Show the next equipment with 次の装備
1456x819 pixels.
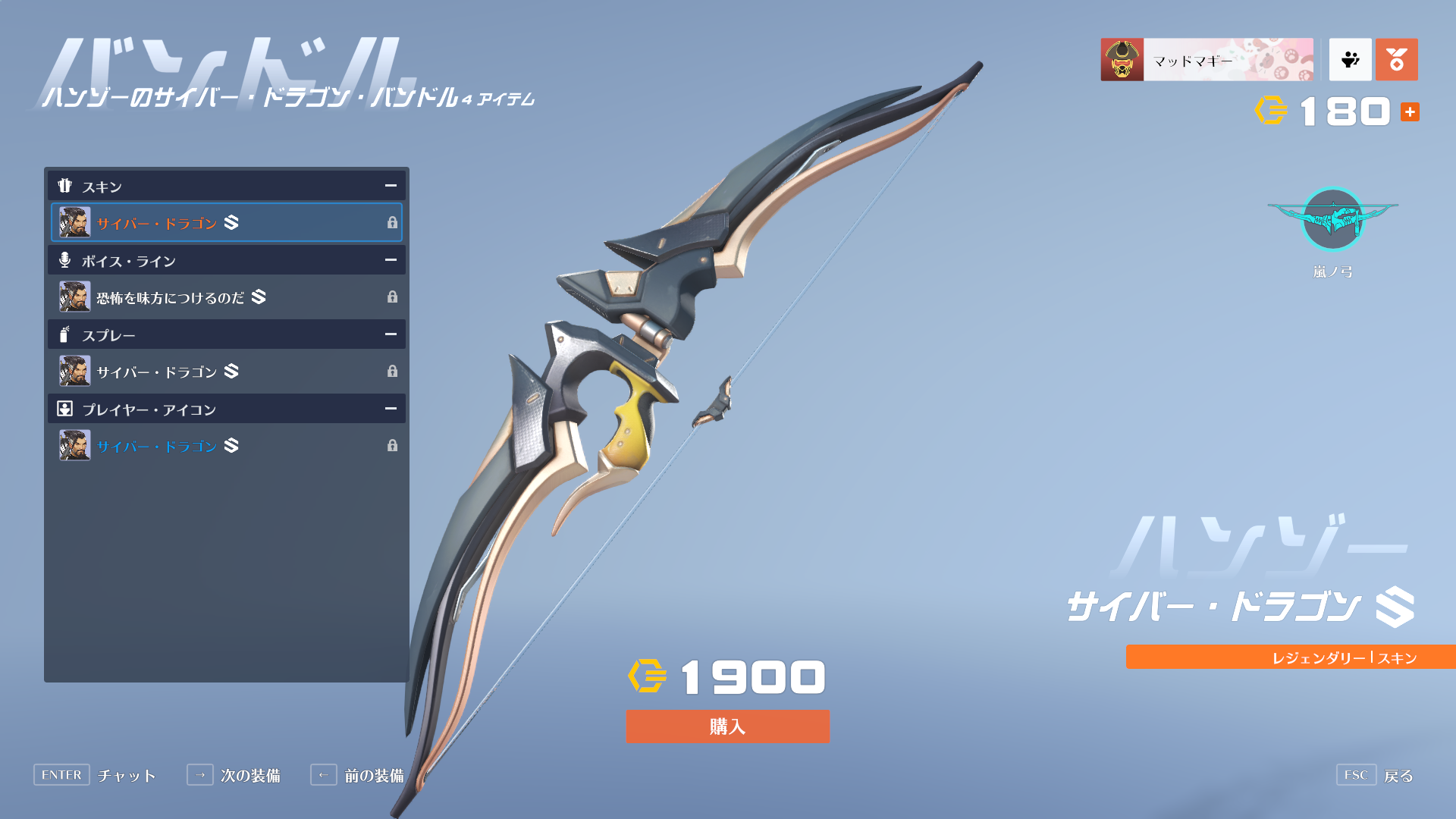(x=234, y=775)
